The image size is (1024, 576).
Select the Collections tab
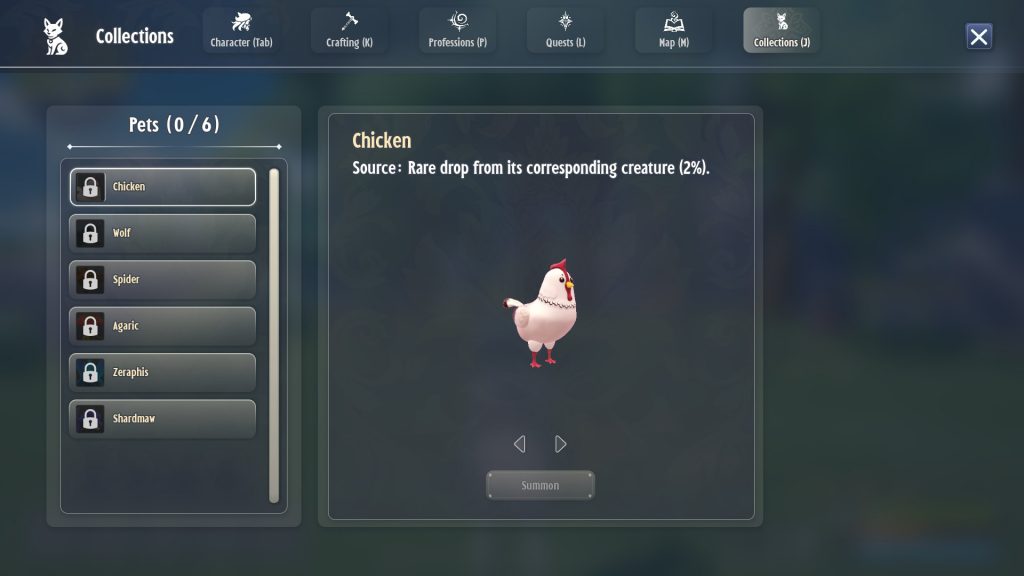pos(781,30)
